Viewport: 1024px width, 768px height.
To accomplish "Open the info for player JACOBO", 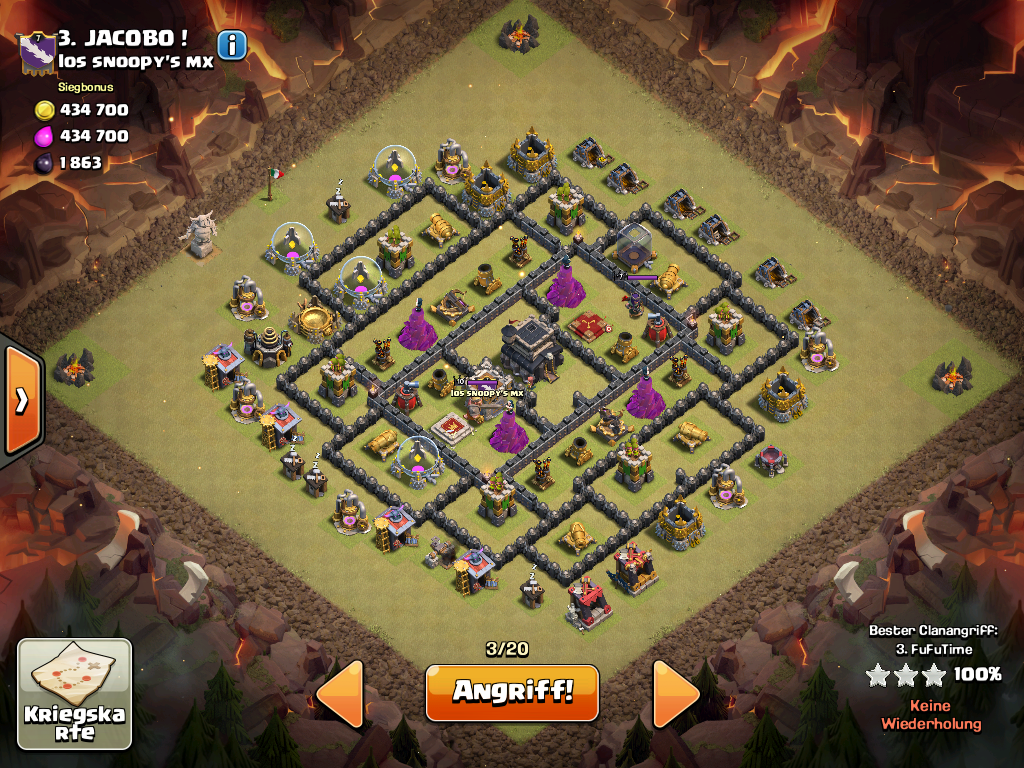I will pyautogui.click(x=232, y=45).
